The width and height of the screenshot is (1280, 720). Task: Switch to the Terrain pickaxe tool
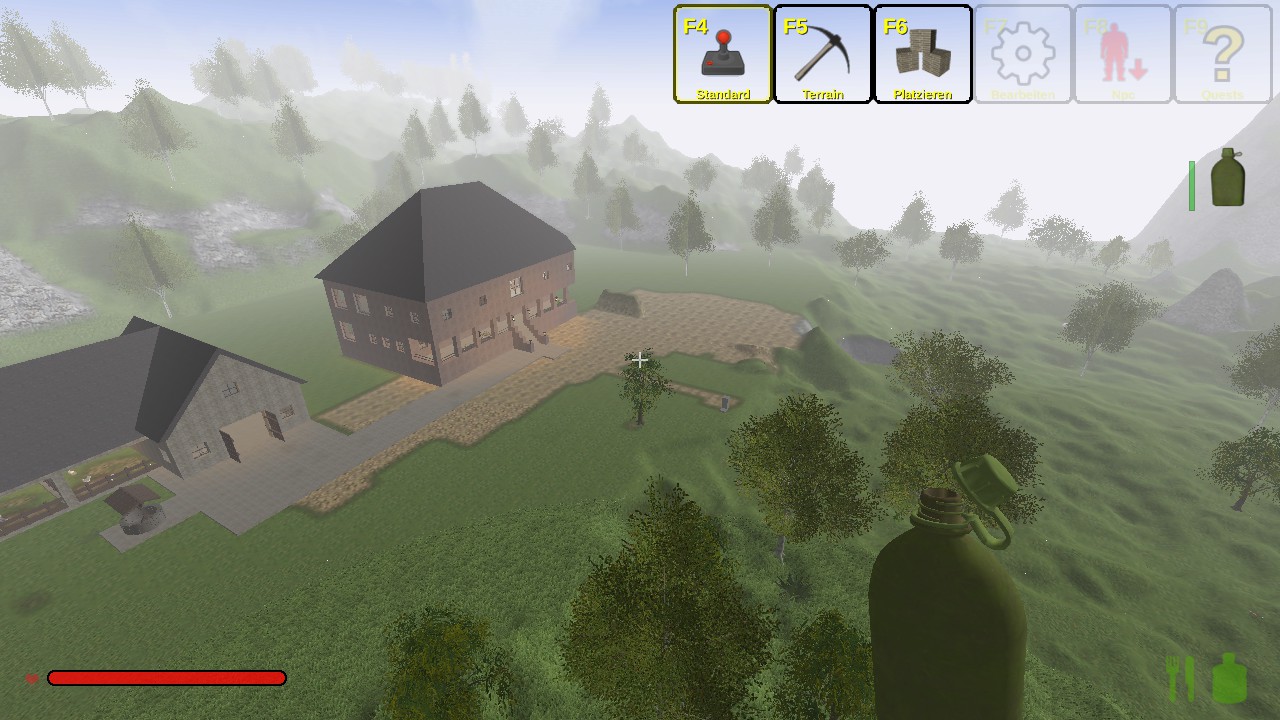click(x=823, y=54)
